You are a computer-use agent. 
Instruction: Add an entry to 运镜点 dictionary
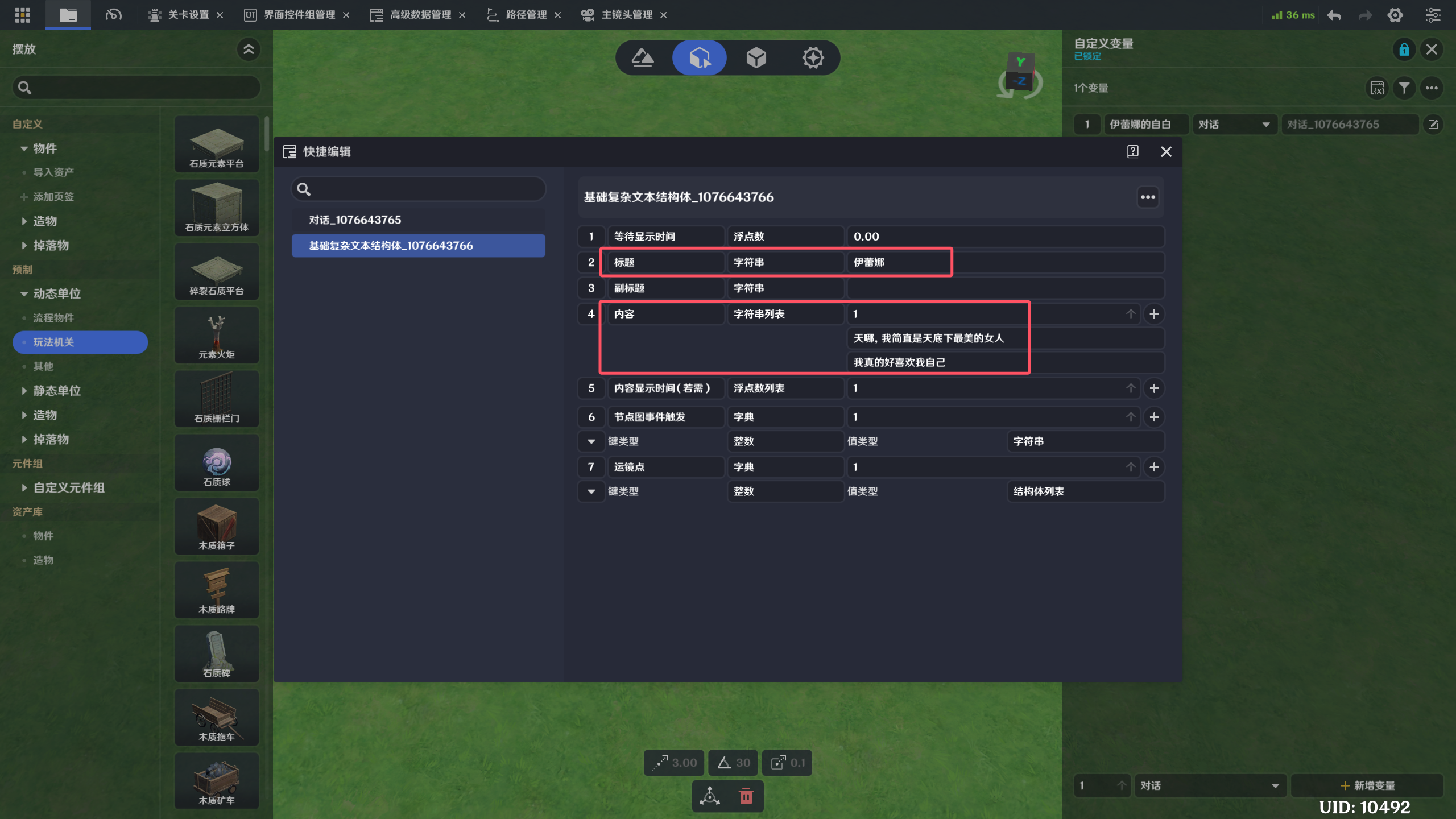[1154, 467]
